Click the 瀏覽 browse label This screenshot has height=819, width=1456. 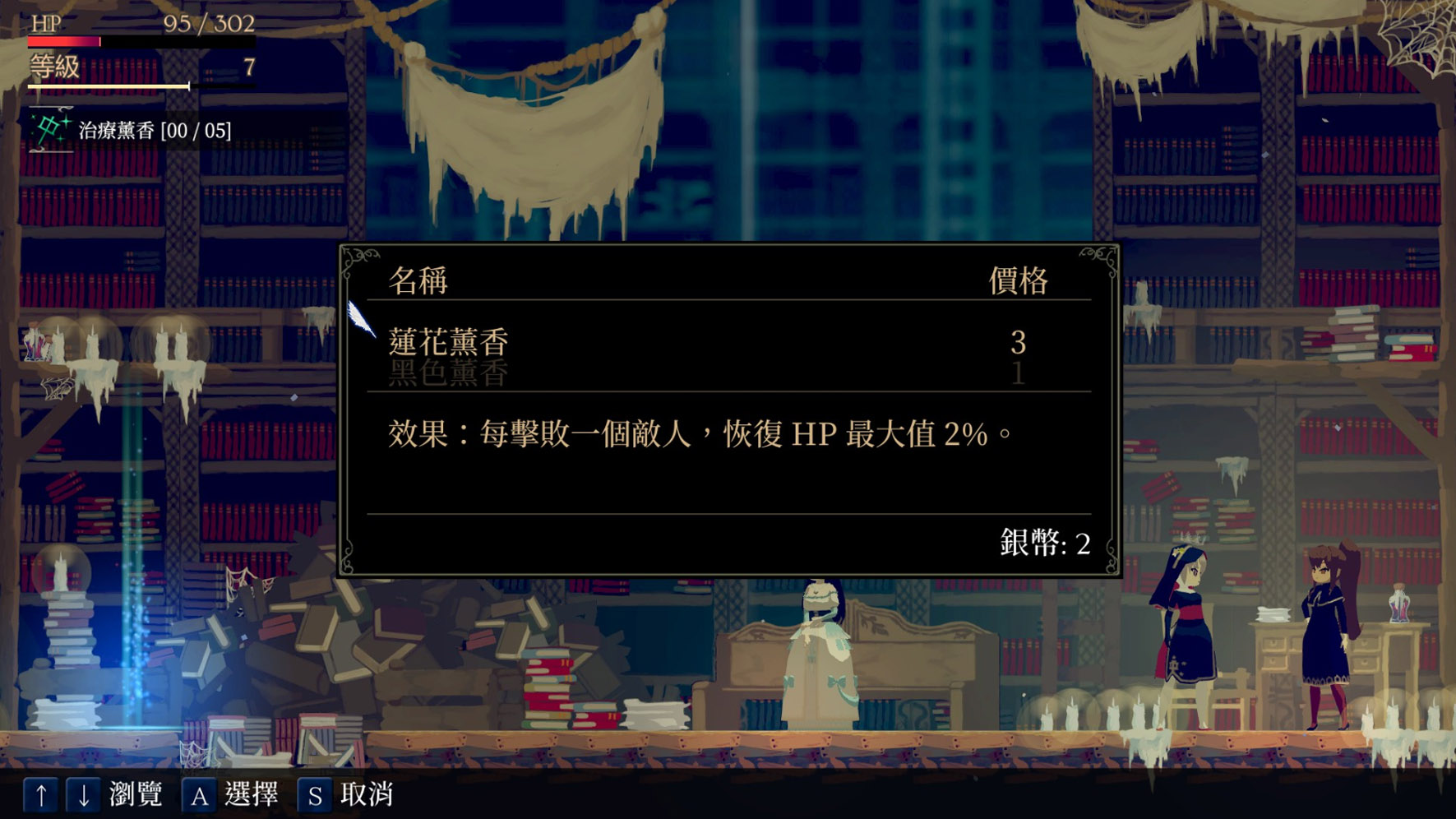(x=134, y=796)
